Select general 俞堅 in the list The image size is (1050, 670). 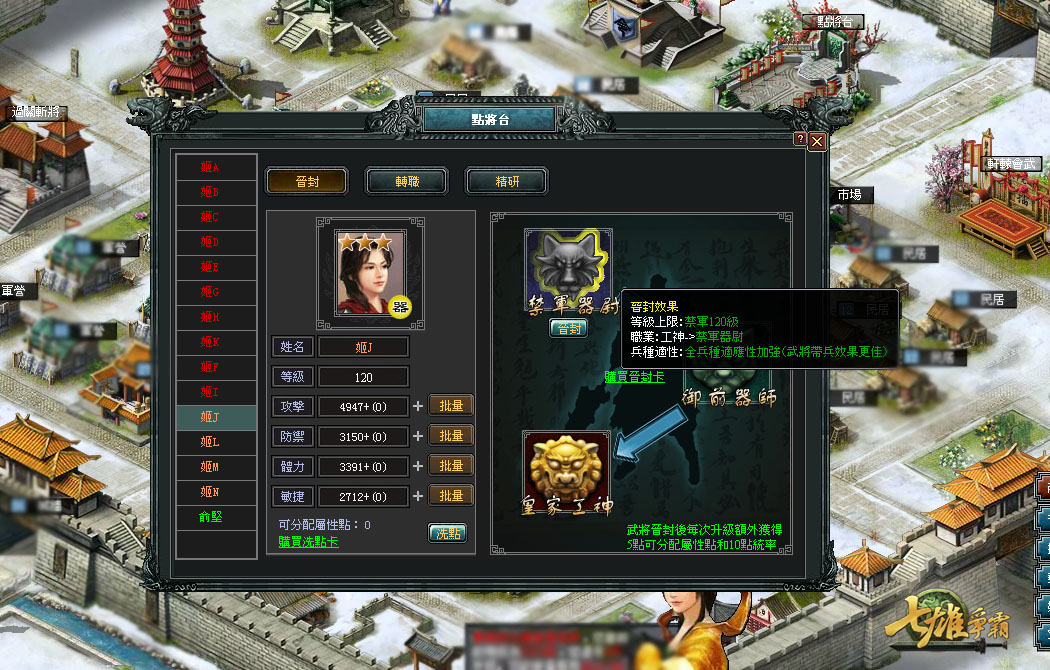[210, 516]
